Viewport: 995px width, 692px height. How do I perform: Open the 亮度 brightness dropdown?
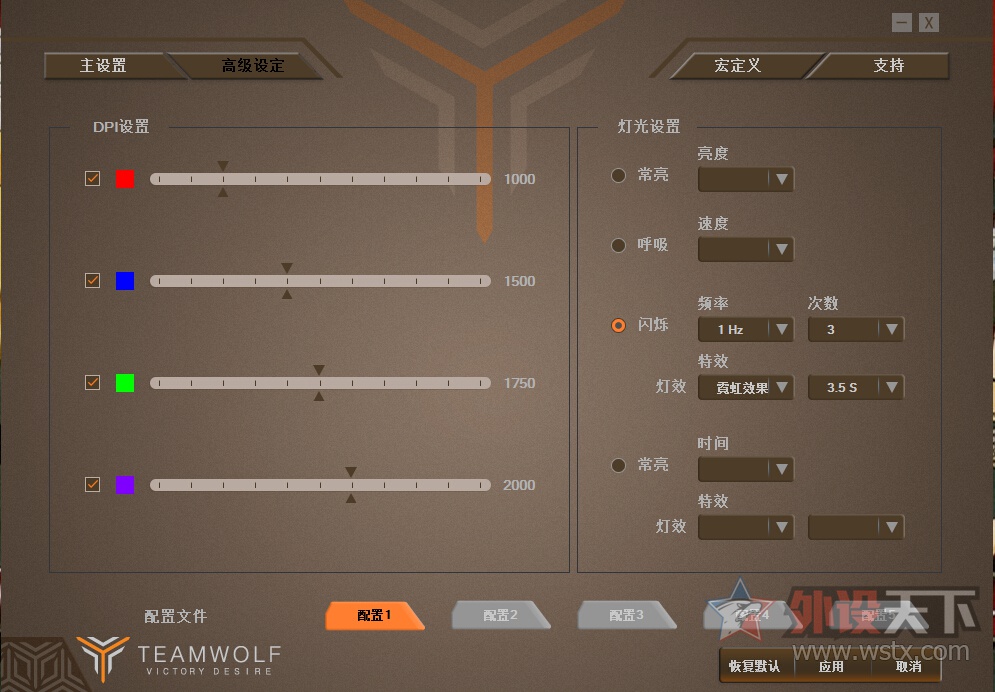745,179
